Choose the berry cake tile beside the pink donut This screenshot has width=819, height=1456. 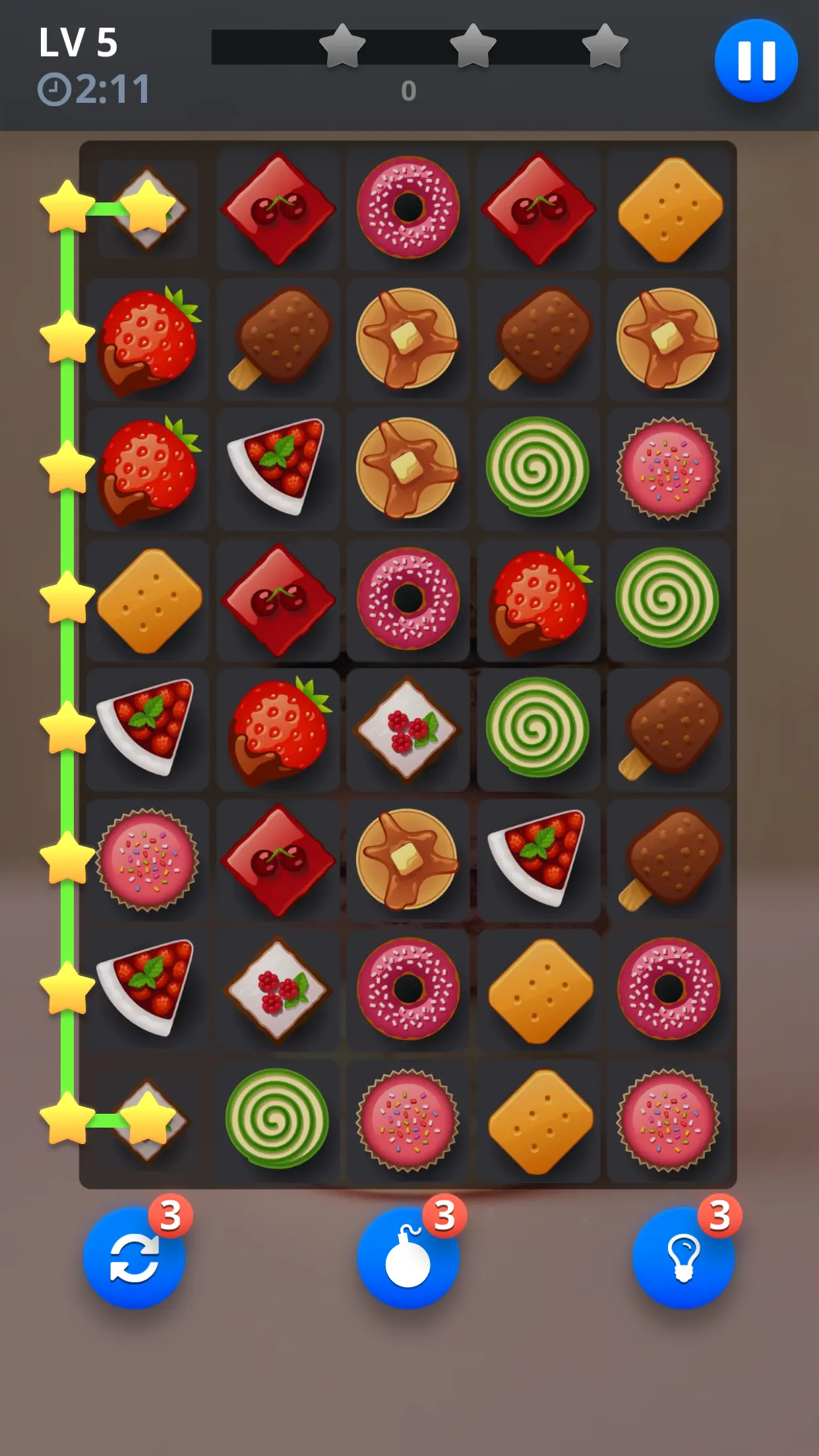tap(278, 988)
